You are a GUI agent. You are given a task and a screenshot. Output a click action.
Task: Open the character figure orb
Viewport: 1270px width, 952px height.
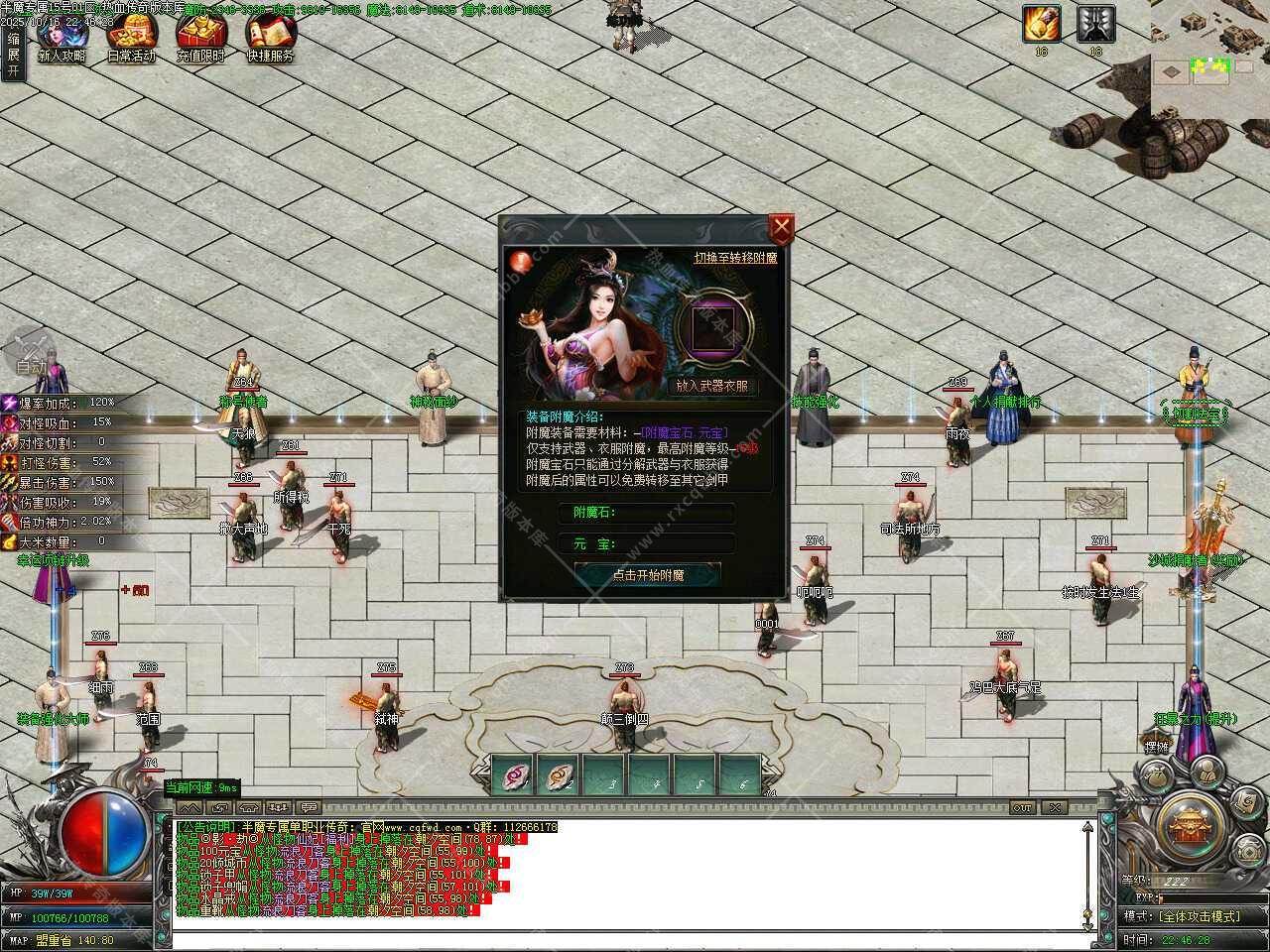(1206, 772)
